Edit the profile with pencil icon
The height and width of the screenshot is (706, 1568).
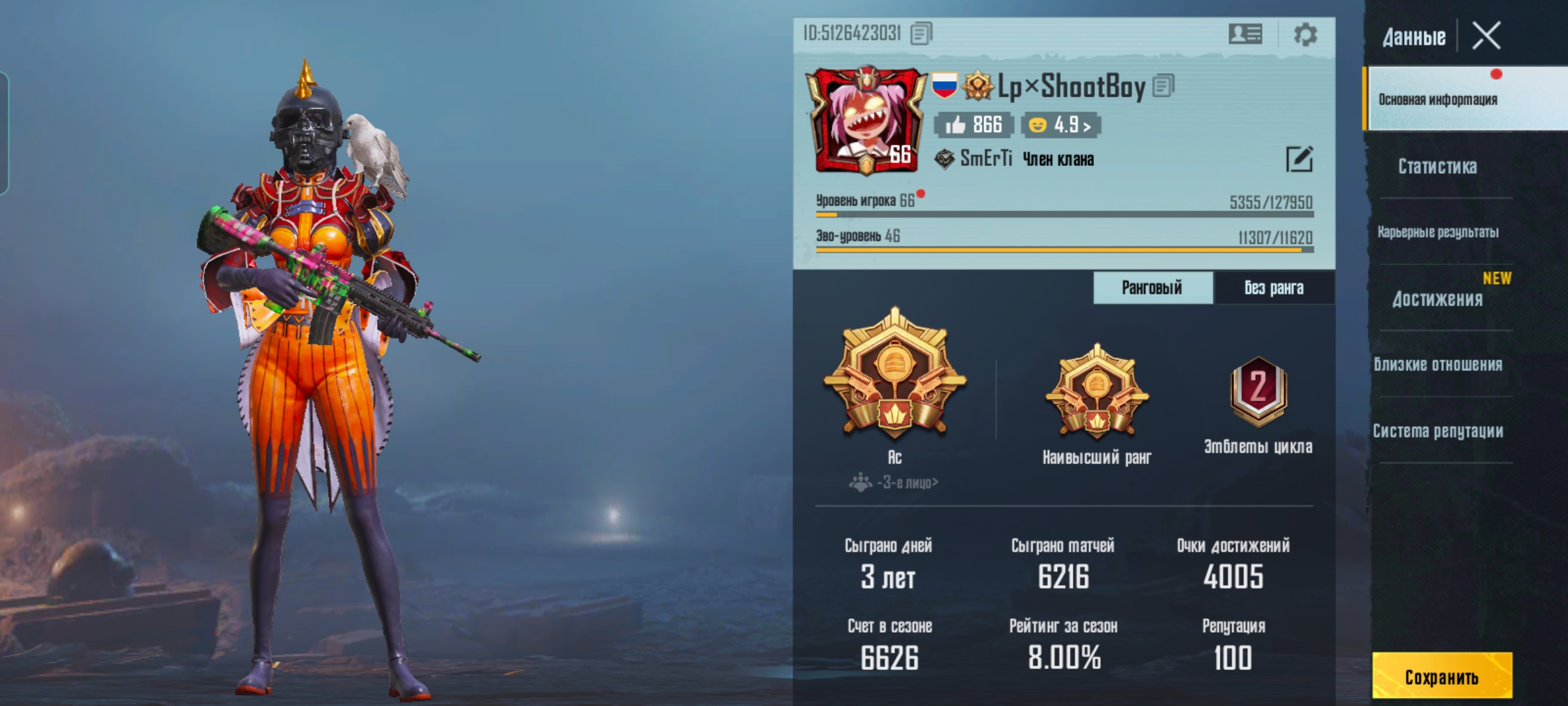coord(1299,159)
